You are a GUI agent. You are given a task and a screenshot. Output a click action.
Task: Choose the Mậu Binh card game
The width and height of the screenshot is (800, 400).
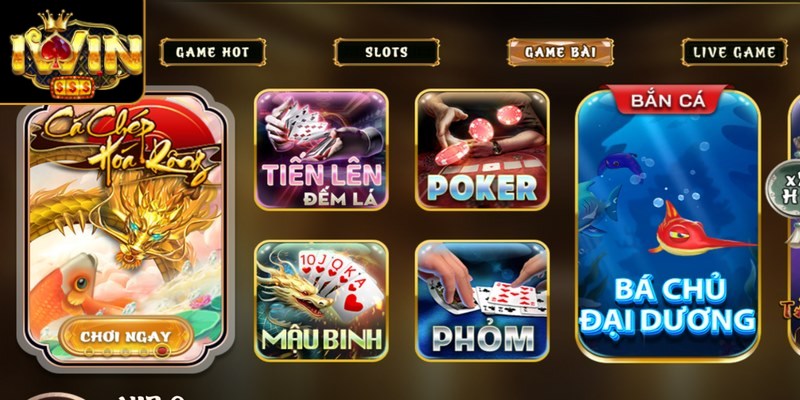click(x=321, y=300)
